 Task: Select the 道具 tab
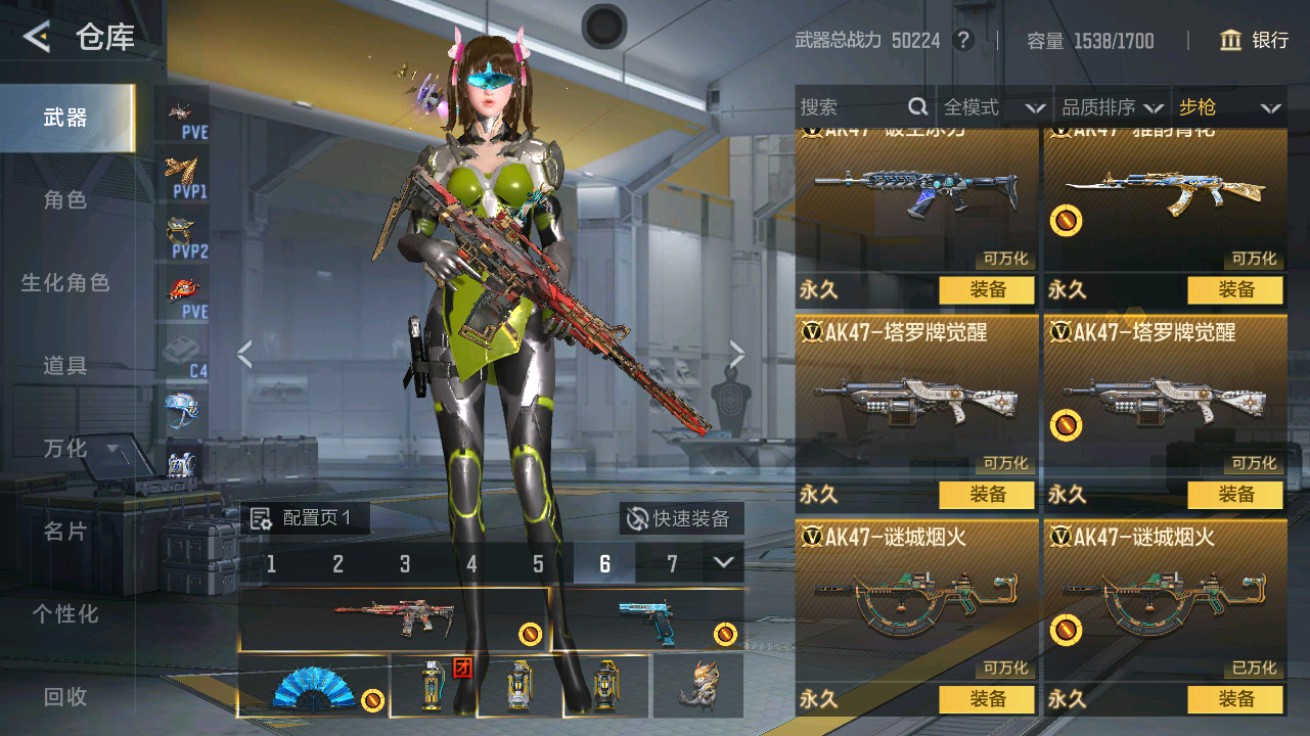click(66, 366)
